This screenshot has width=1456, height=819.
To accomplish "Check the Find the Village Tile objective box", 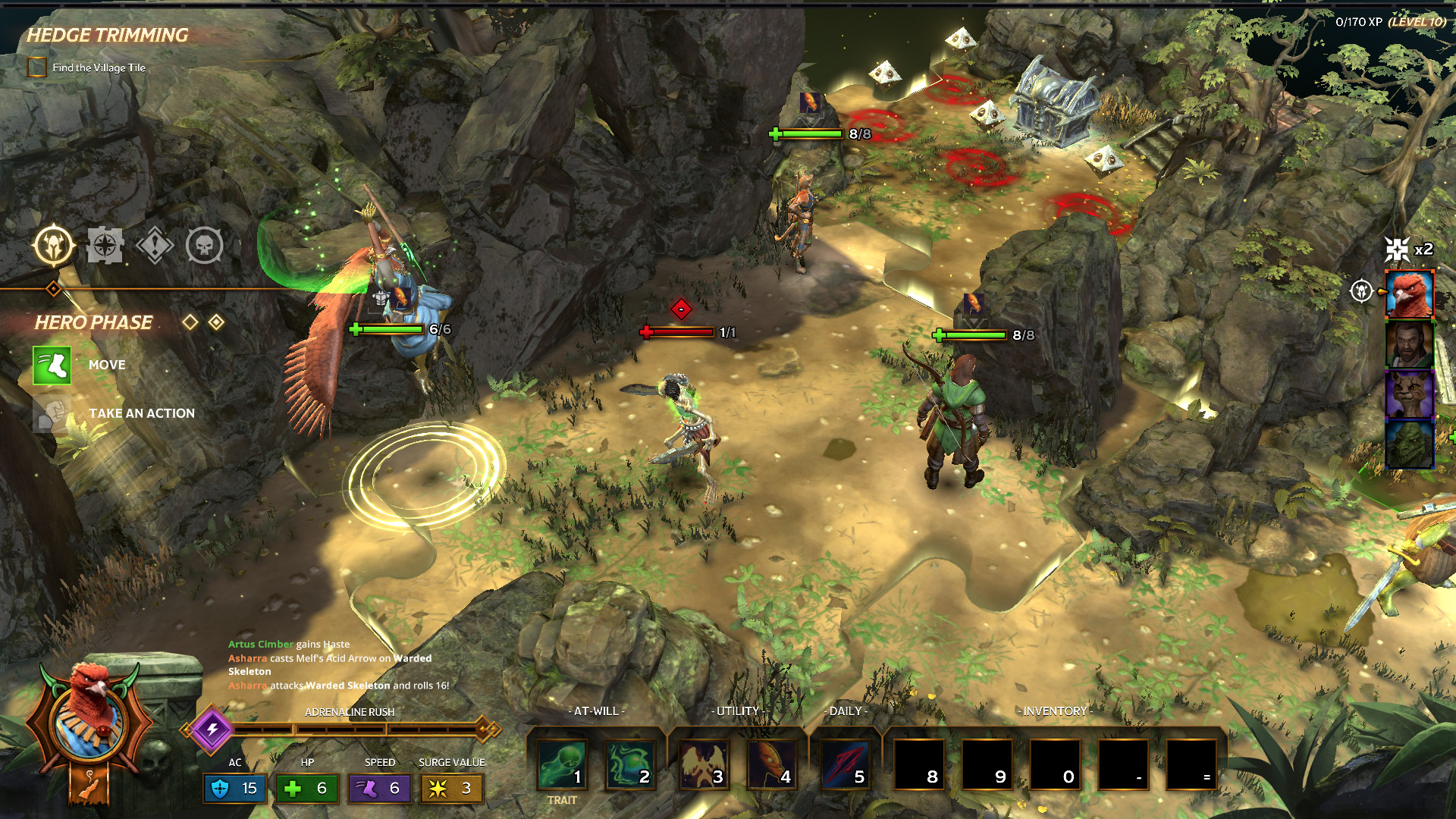I will click(35, 67).
